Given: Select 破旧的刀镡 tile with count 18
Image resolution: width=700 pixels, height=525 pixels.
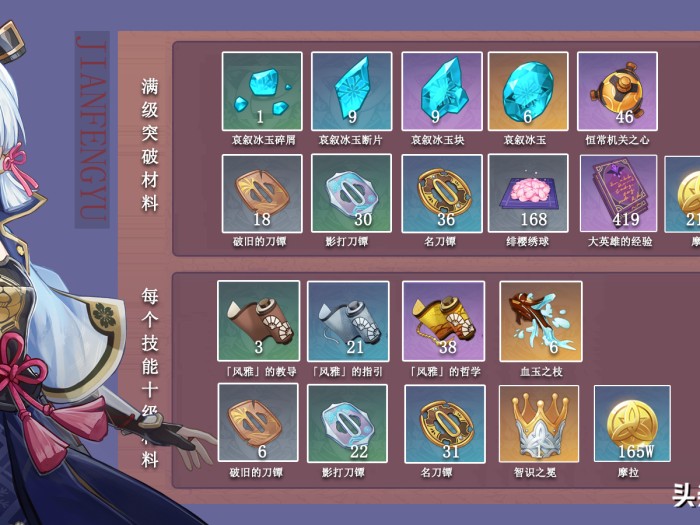Looking at the screenshot, I should pos(261,193).
